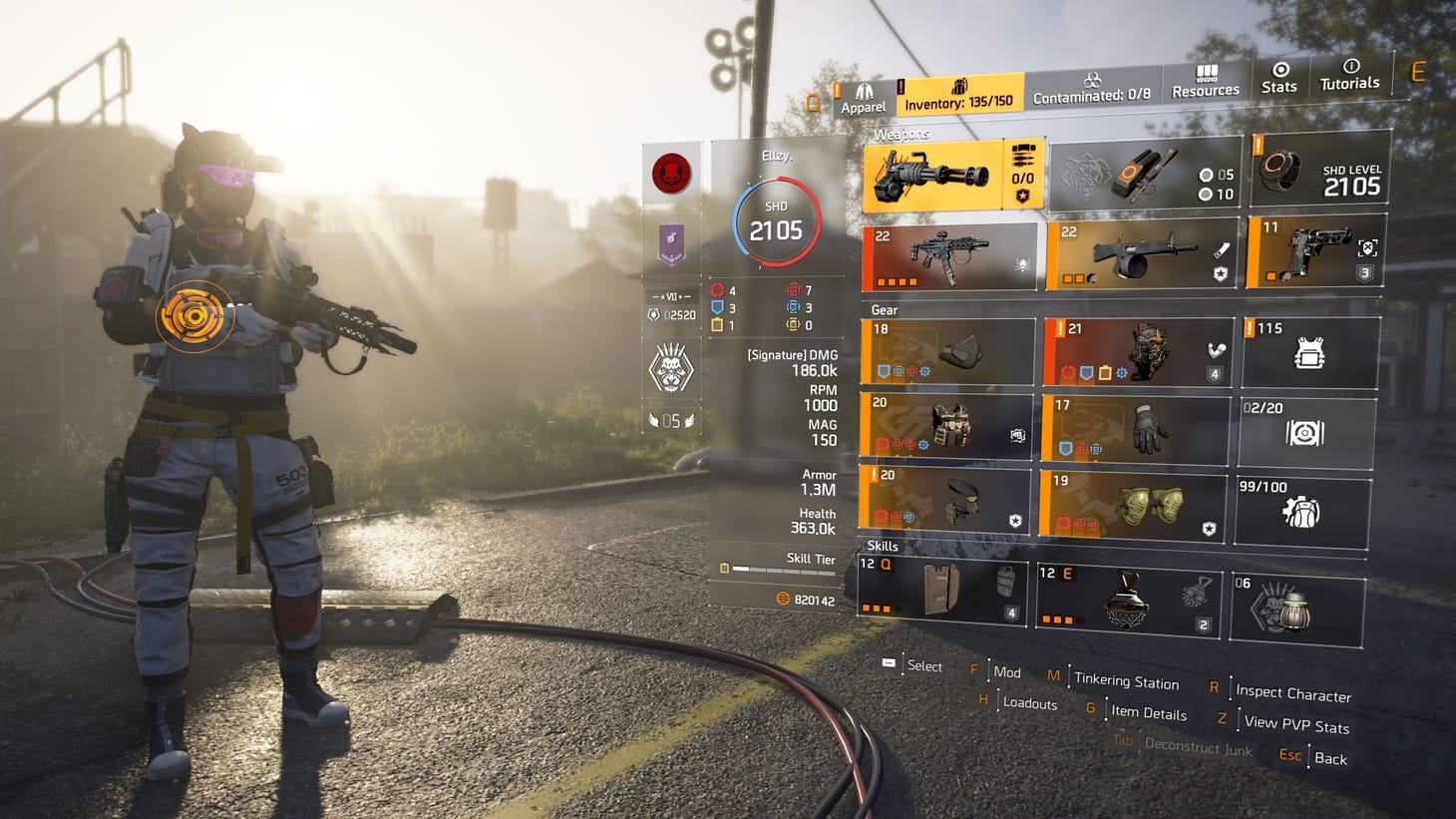Viewport: 1456px width, 819px height.
Task: Open the armor kits slot showing 02/20
Action: point(1308,429)
